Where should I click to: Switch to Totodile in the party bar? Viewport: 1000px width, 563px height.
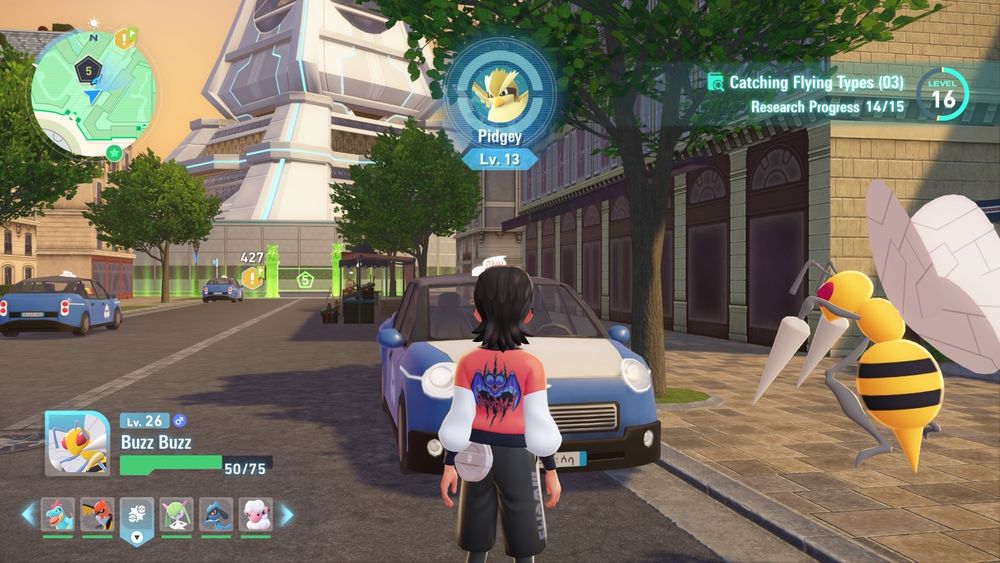[x=57, y=515]
